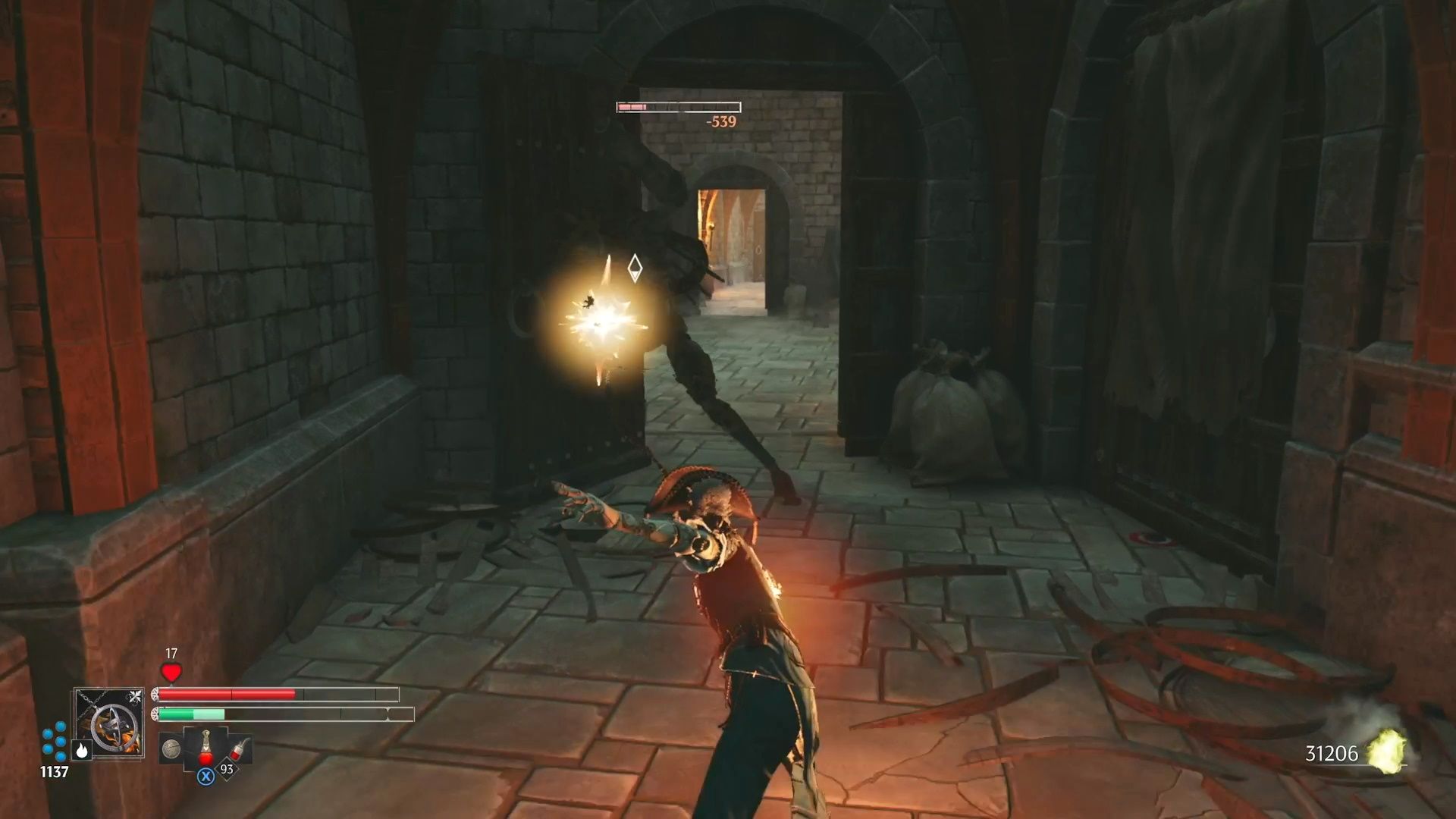Use the red healing vial quick item
Viewport: 1456px width, 819px height.
point(206,748)
